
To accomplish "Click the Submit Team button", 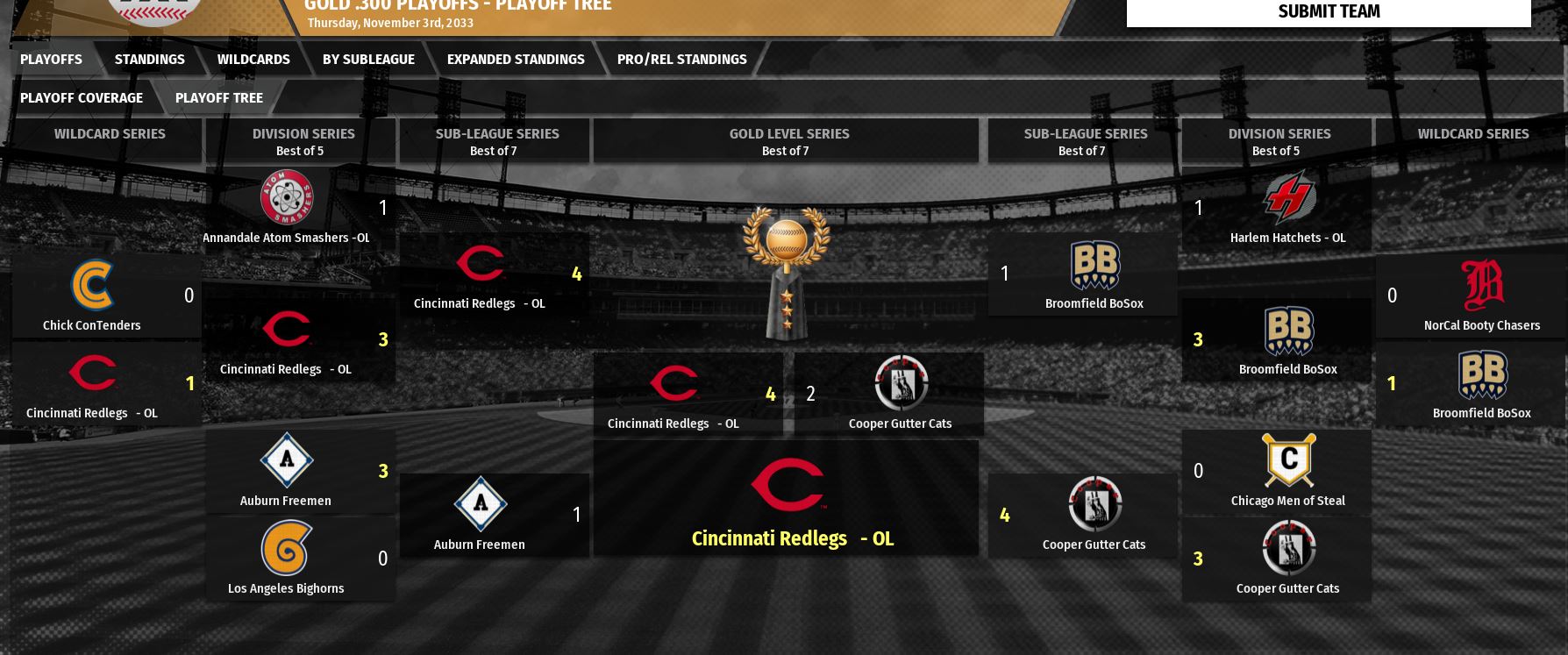I will click(1328, 11).
